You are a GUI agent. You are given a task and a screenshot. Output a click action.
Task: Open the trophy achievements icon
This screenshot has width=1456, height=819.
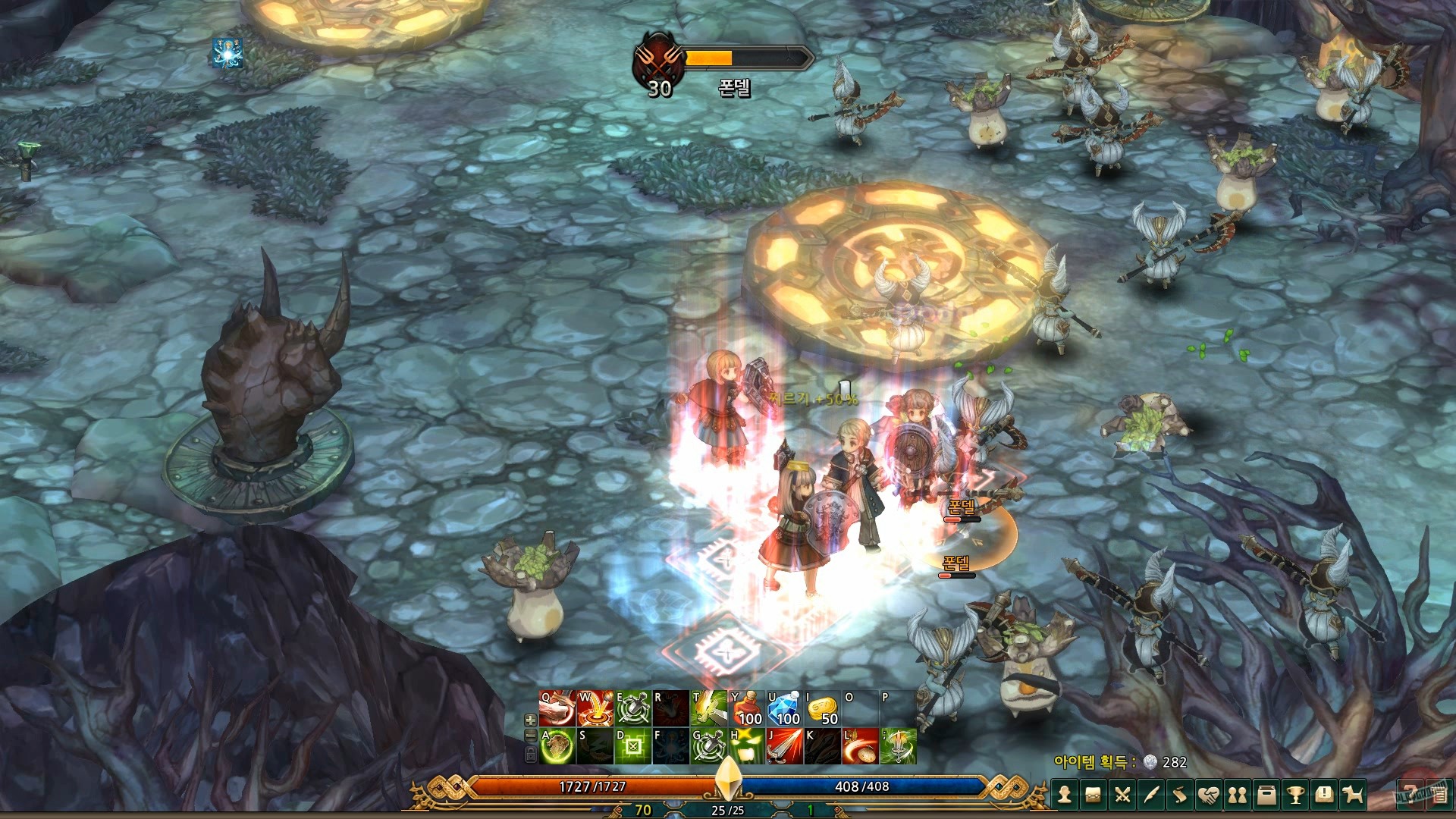[x=1296, y=794]
